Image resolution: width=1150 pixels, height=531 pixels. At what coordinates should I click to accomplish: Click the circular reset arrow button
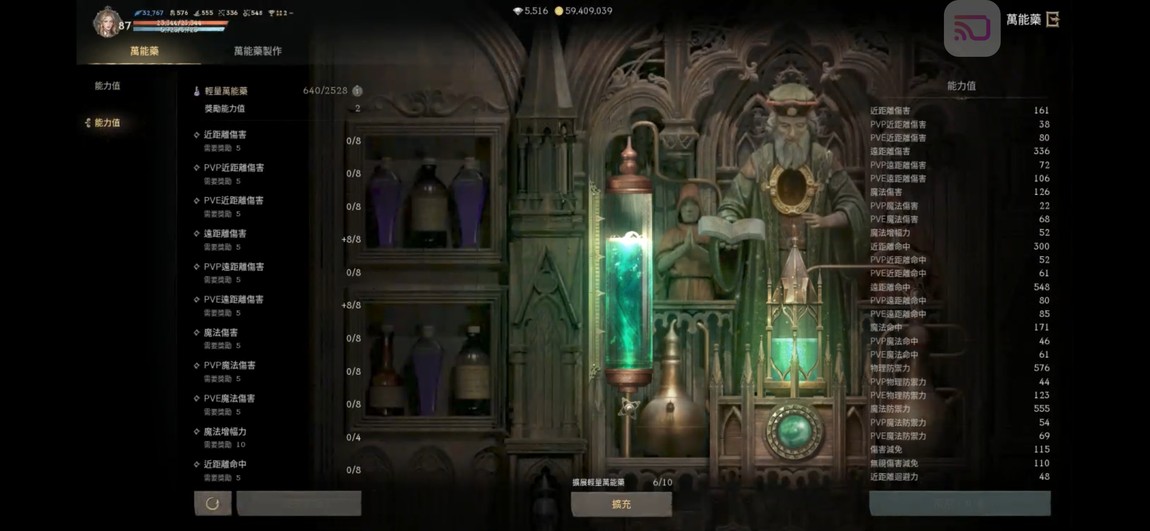point(212,503)
